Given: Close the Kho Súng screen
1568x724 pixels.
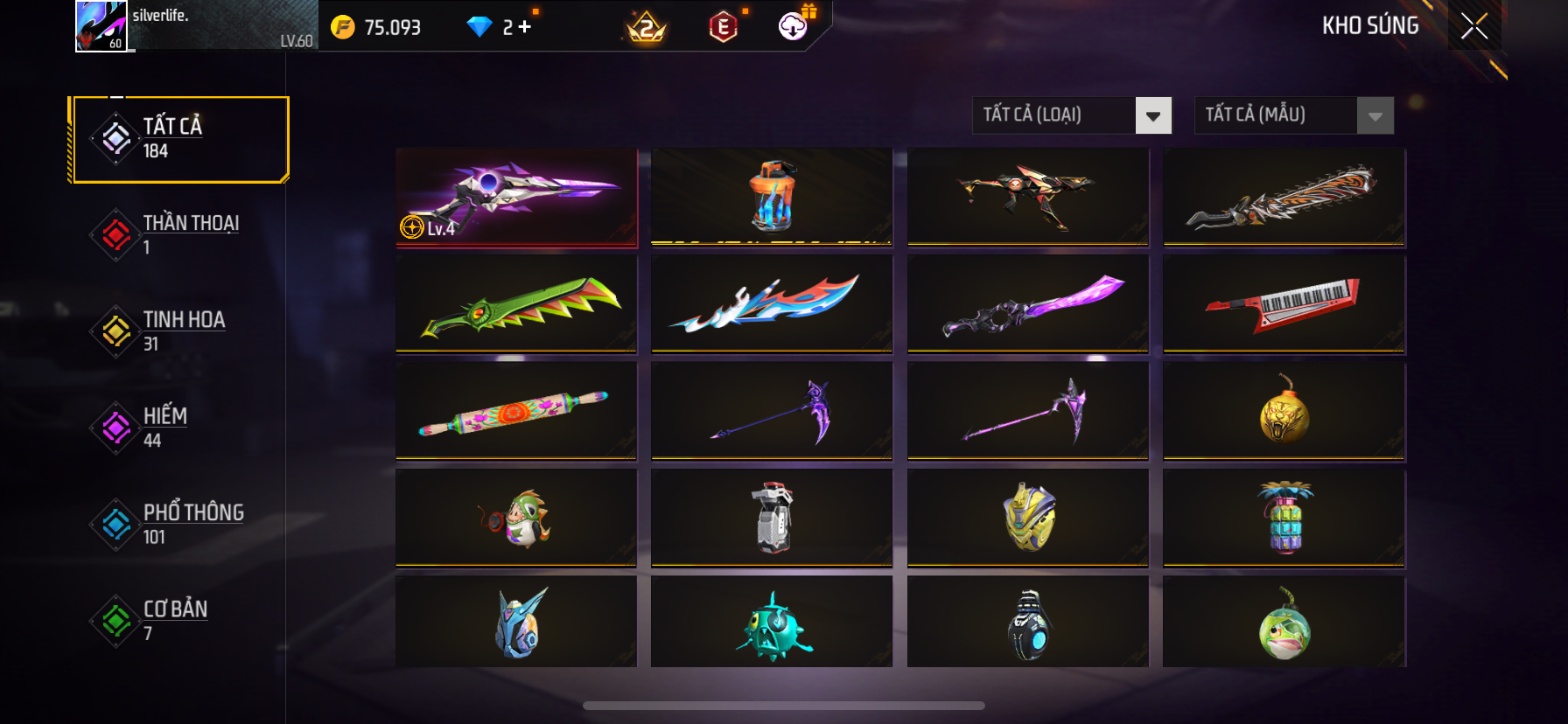Looking at the screenshot, I should tap(1473, 27).
